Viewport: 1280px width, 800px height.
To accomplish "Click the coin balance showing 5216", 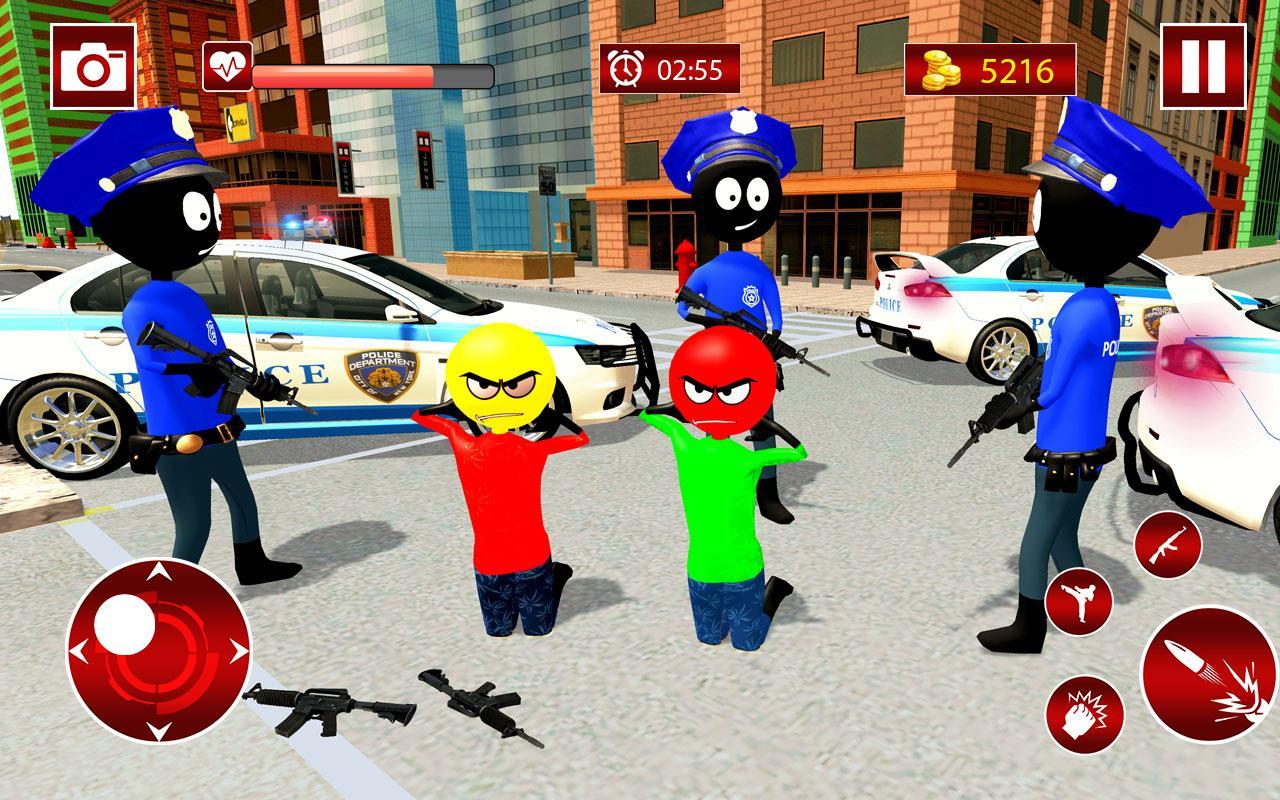I will click(x=1019, y=69).
